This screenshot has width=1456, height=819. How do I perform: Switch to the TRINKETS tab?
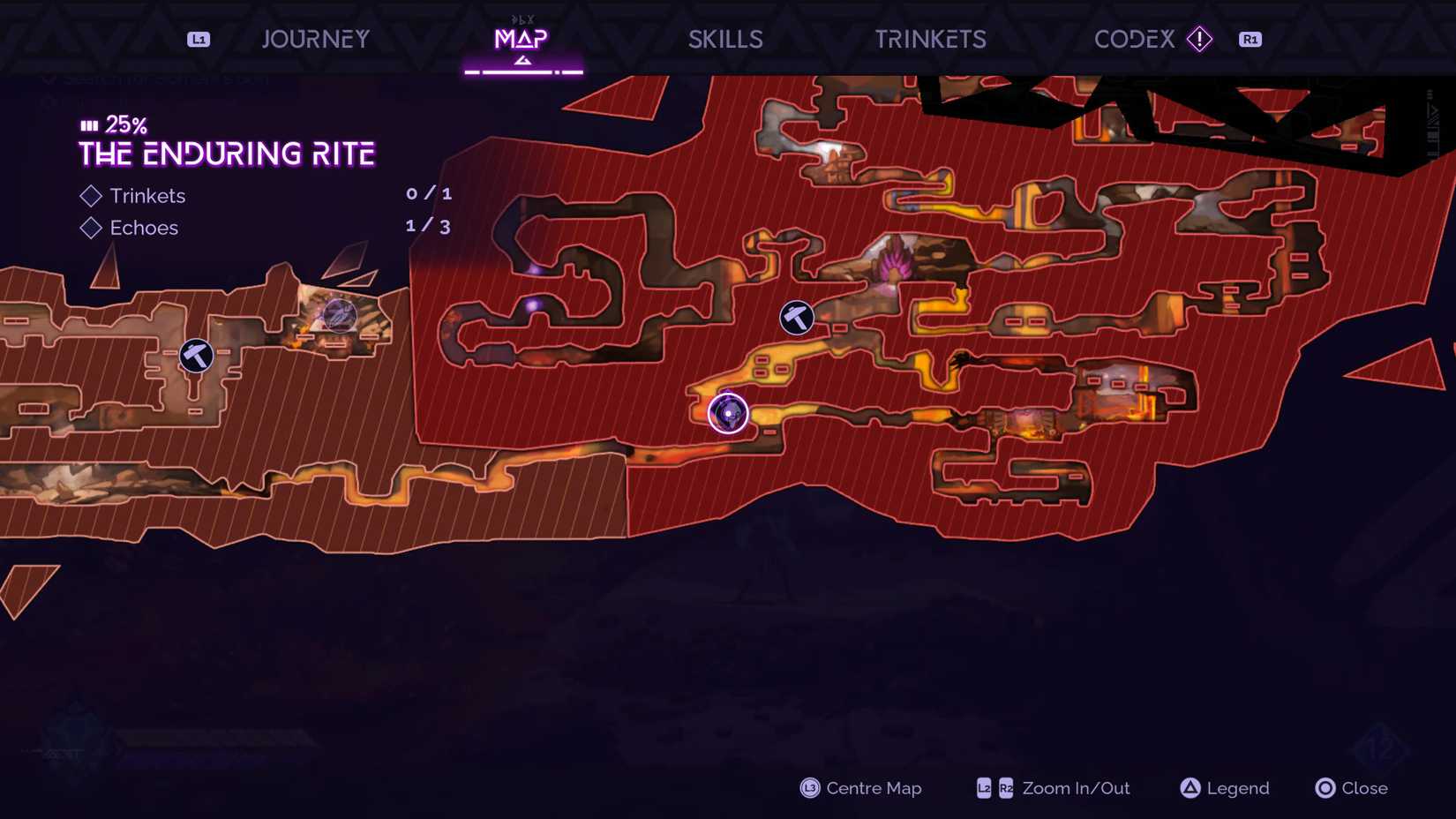pyautogui.click(x=930, y=39)
